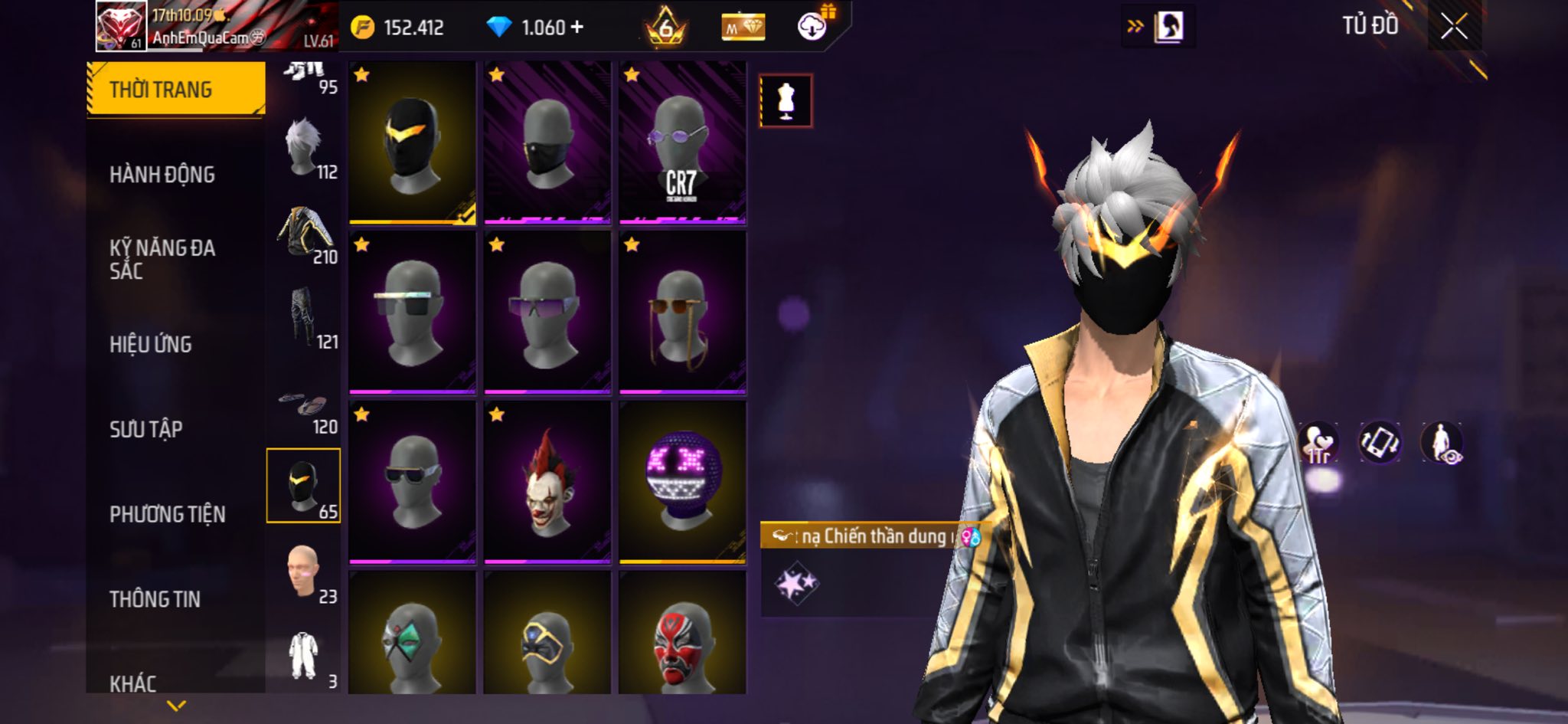Open the Thông Tin section
1568x724 pixels.
155,599
